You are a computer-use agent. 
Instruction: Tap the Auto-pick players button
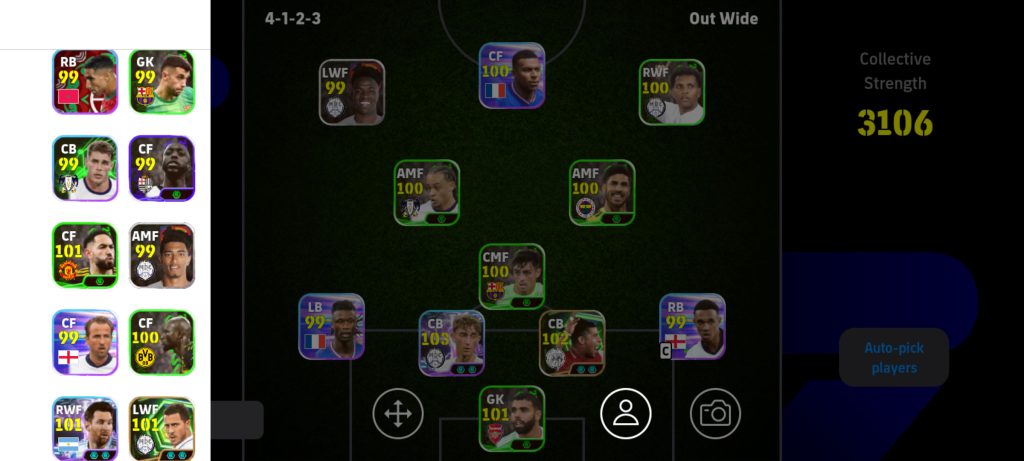pyautogui.click(x=893, y=358)
